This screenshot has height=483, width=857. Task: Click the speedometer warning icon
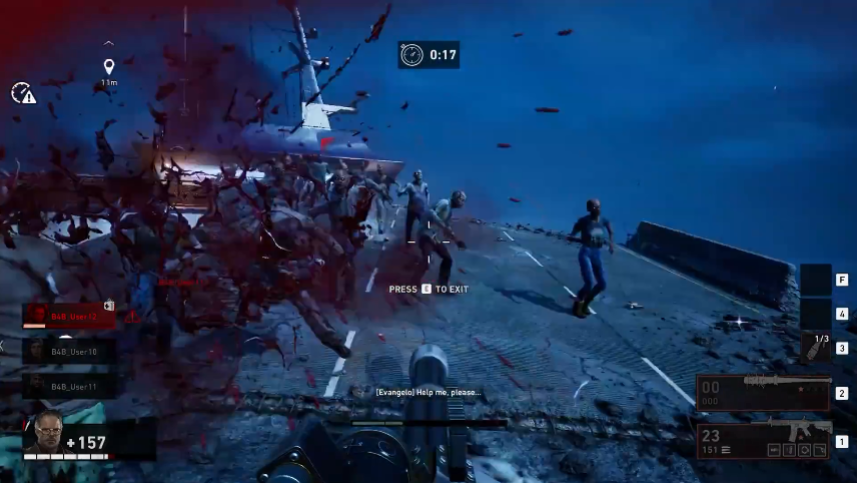pyautogui.click(x=23, y=93)
